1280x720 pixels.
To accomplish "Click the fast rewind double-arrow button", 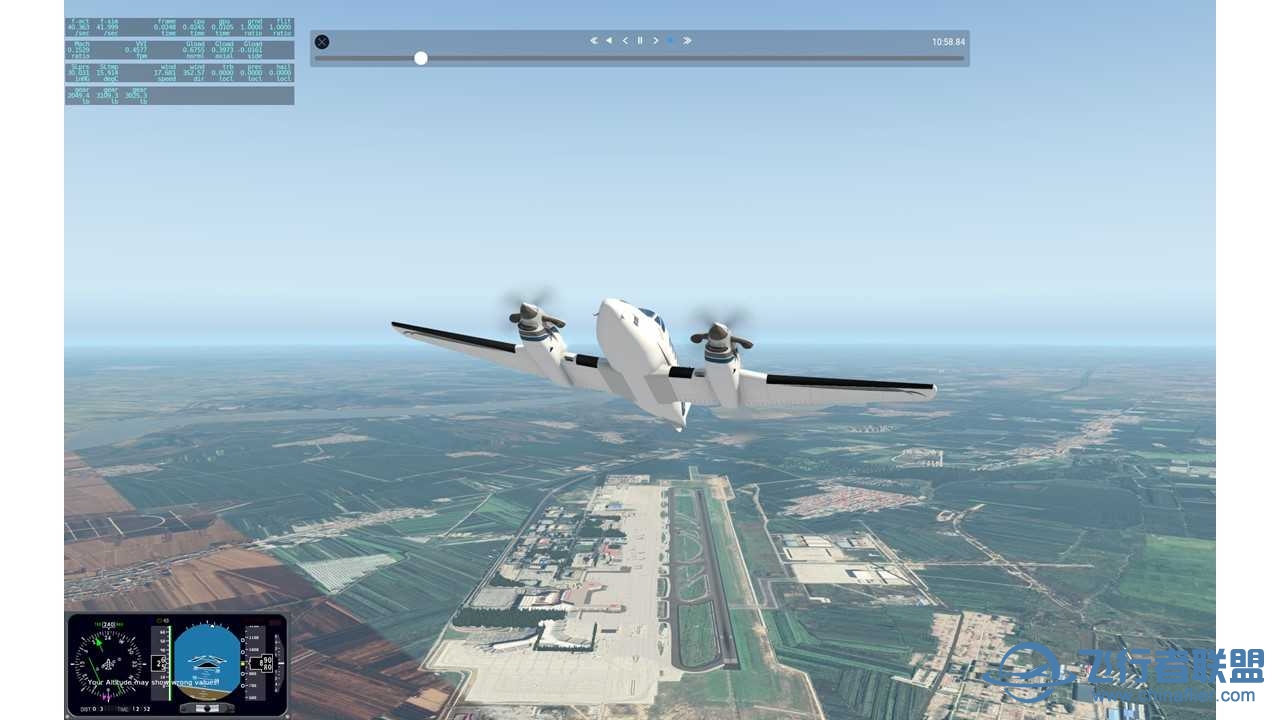I will click(x=594, y=41).
